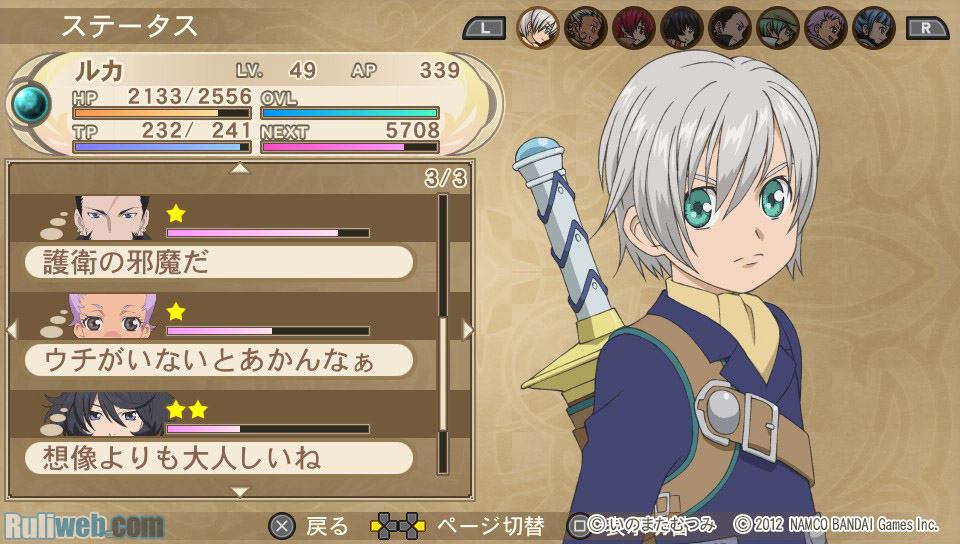Viewport: 960px width, 544px height.
Task: Choose the green-capped character portrait
Action: [778, 28]
